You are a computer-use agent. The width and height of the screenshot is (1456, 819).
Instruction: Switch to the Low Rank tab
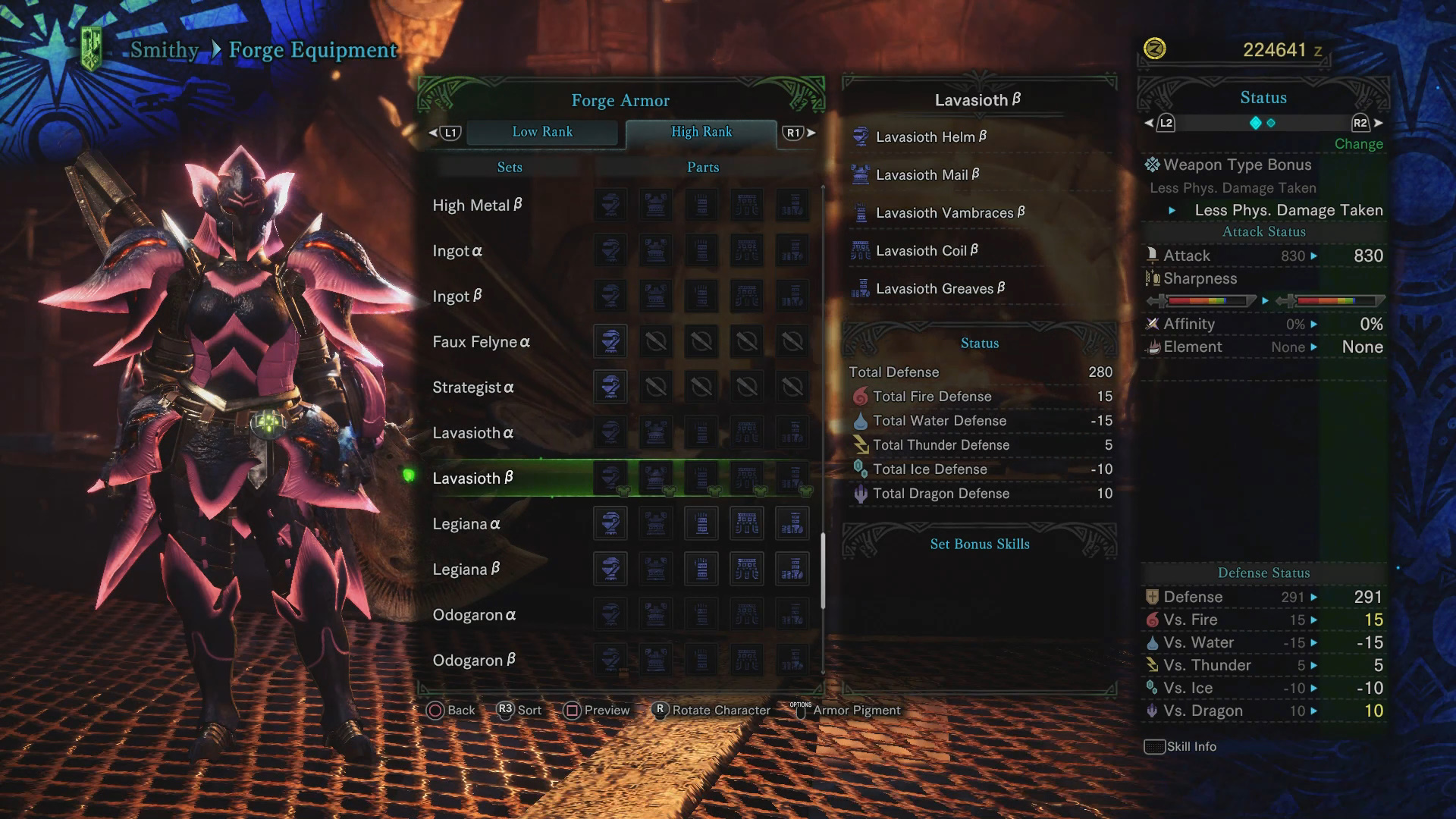[x=542, y=132]
